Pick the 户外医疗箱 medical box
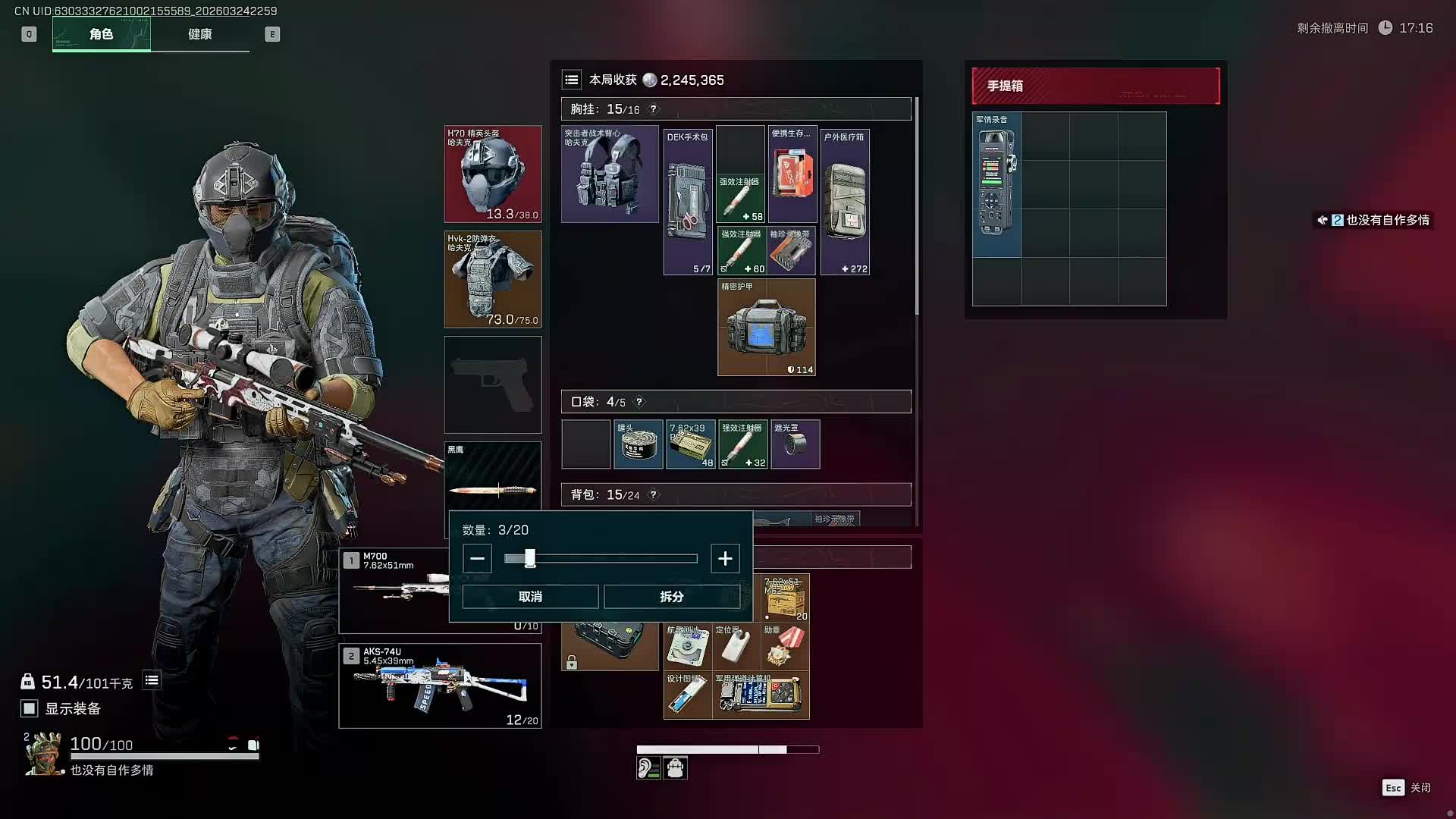The image size is (1456, 819). point(845,202)
